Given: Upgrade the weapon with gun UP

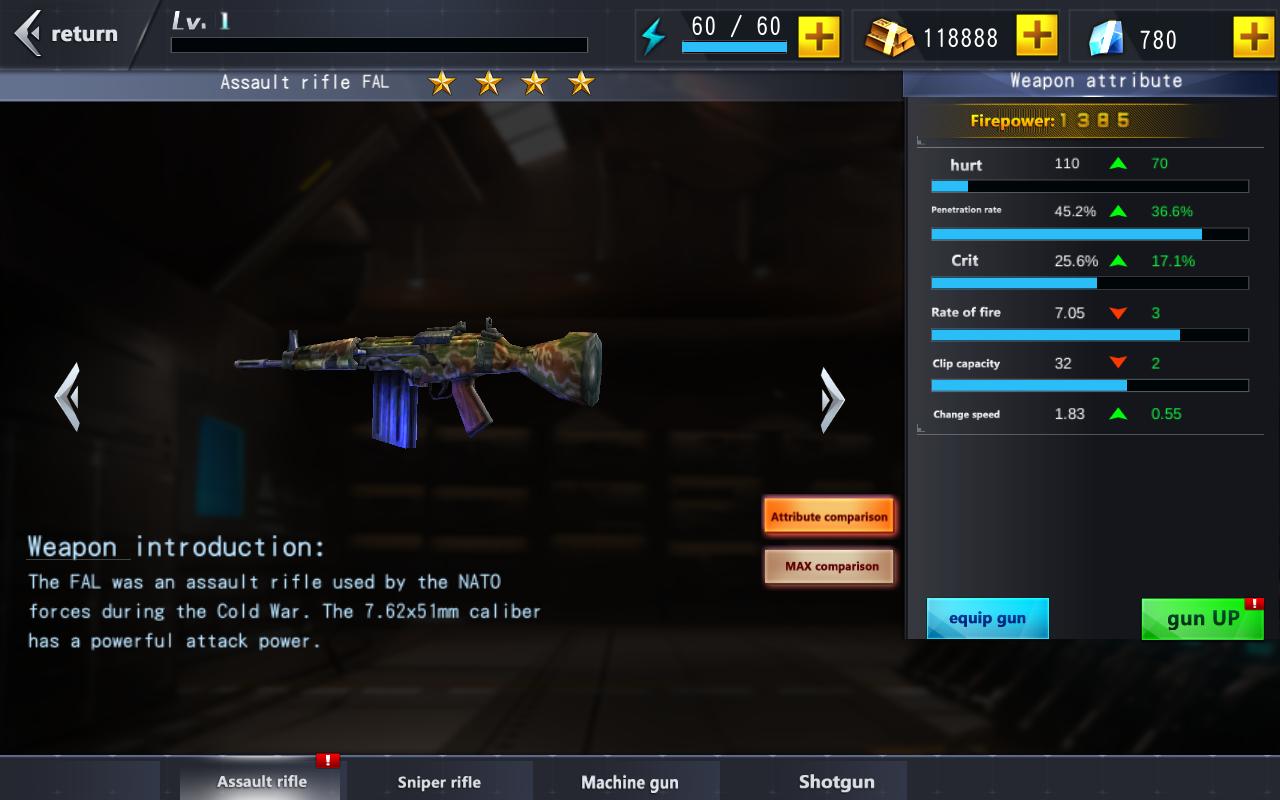Looking at the screenshot, I should 1202,619.
